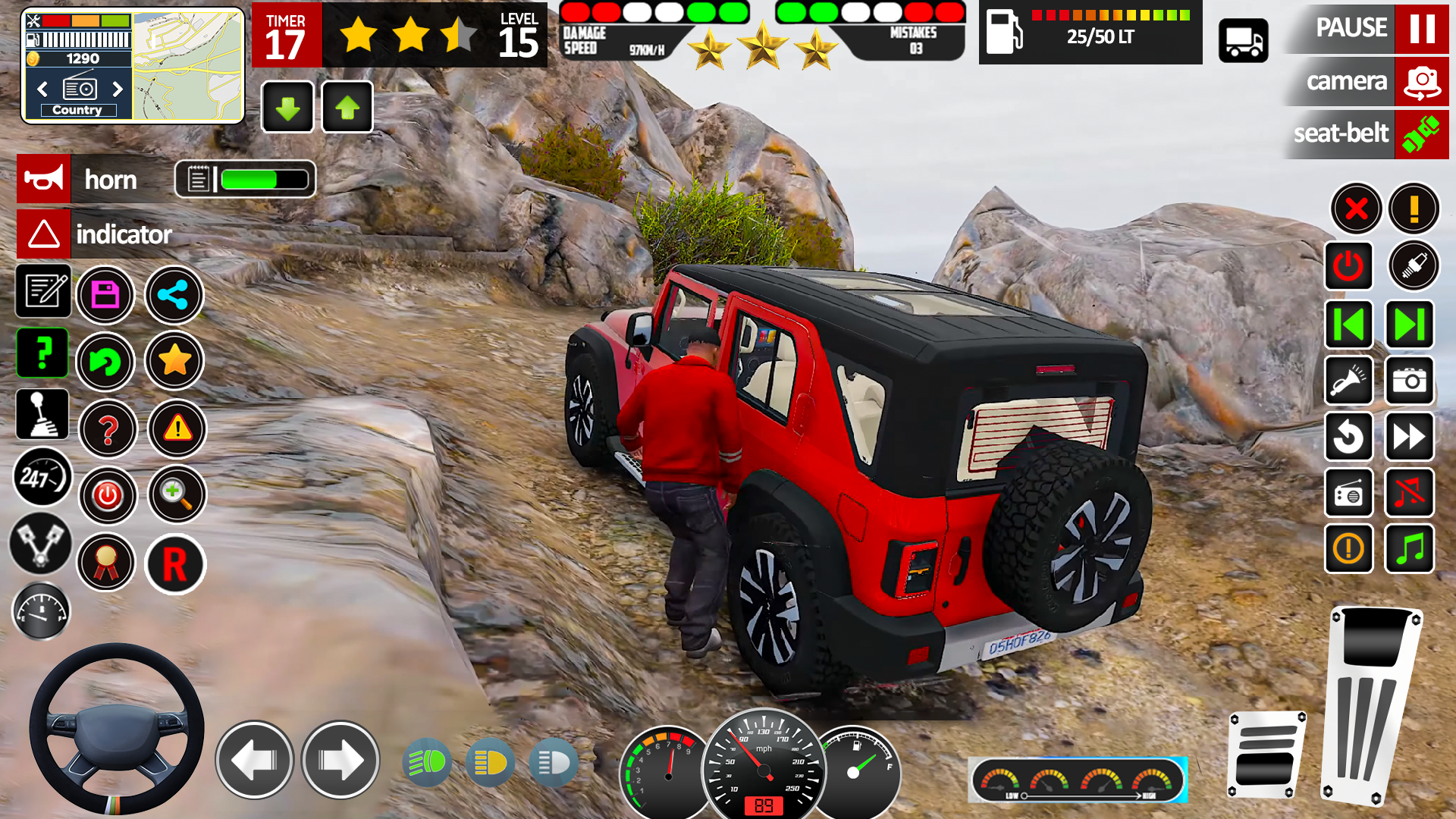Shift gear down with green down arrow
The height and width of the screenshot is (819, 1456).
click(287, 107)
